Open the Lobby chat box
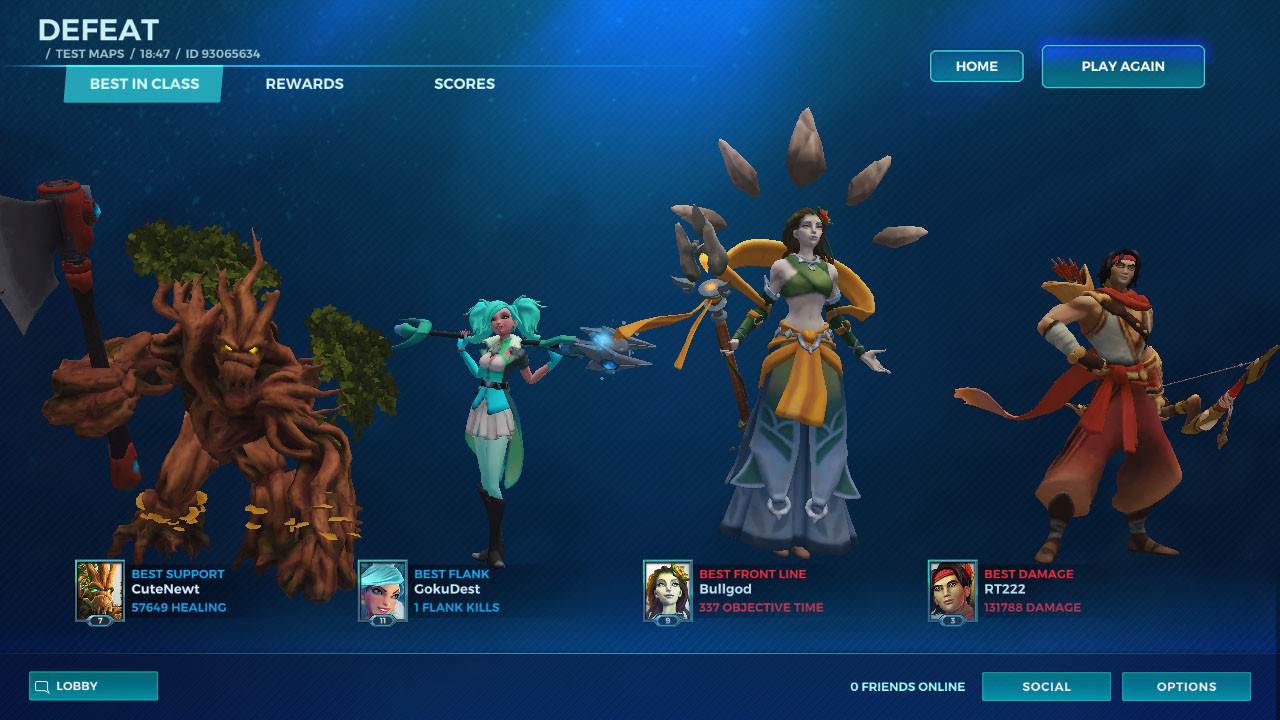 93,686
